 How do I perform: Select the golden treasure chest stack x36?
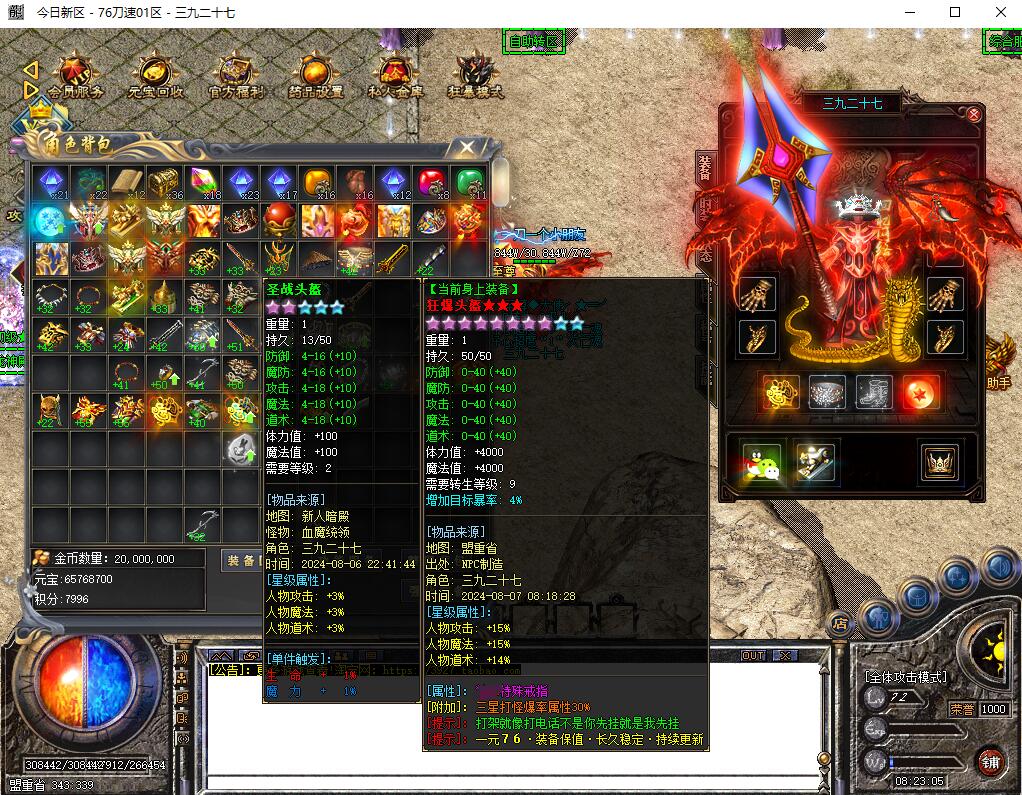[x=165, y=183]
